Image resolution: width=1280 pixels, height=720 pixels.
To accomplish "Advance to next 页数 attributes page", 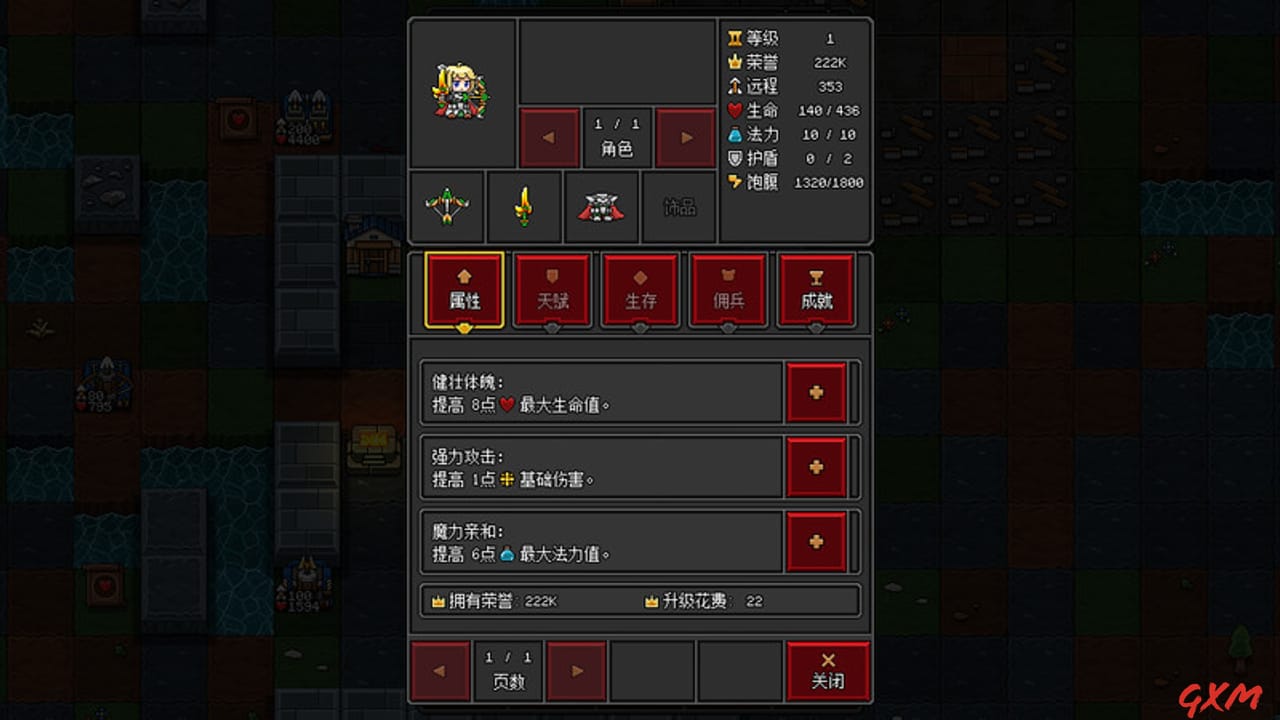I will (x=575, y=670).
